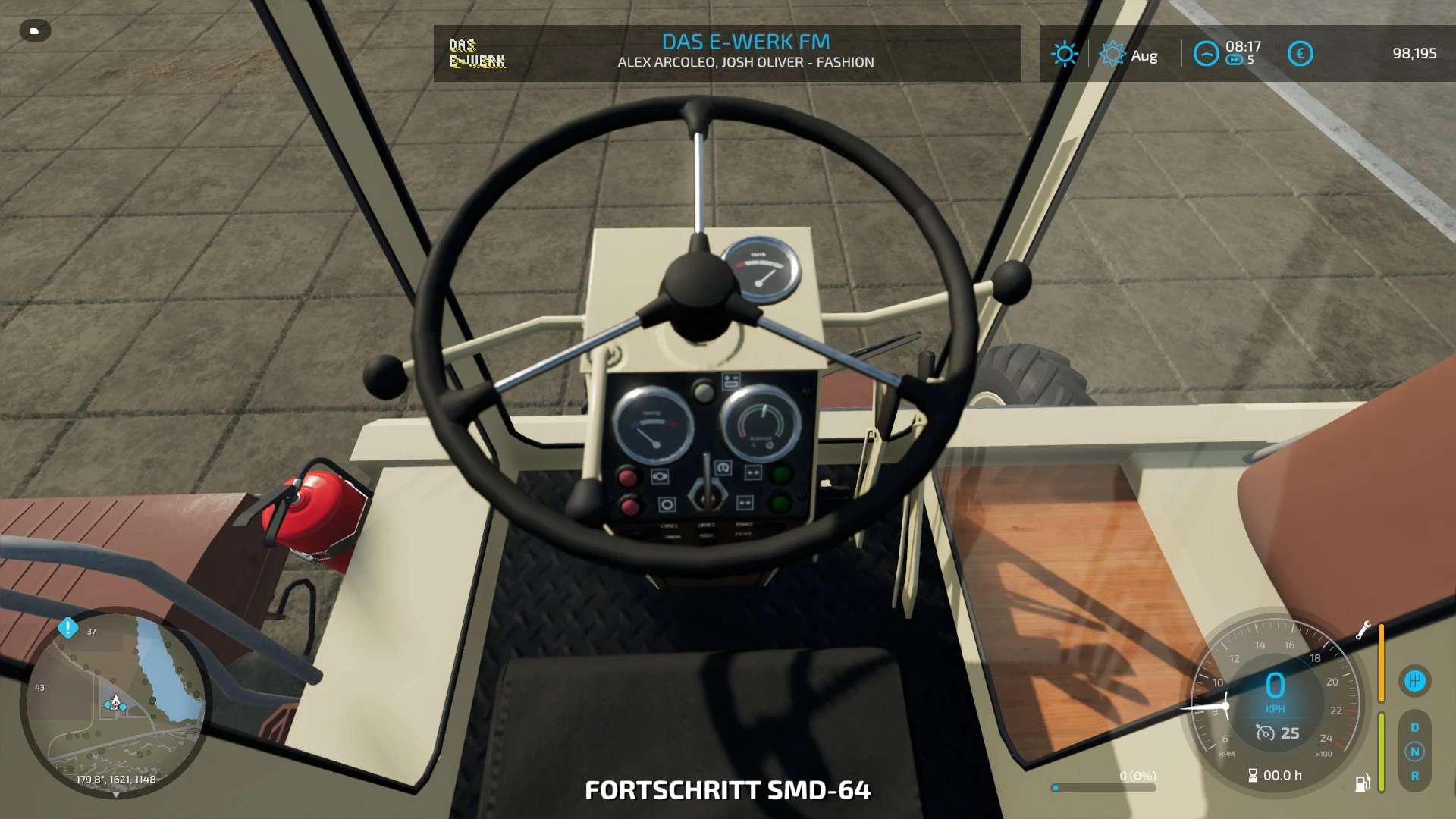
Task: Open the circular minimap
Action: point(114,705)
